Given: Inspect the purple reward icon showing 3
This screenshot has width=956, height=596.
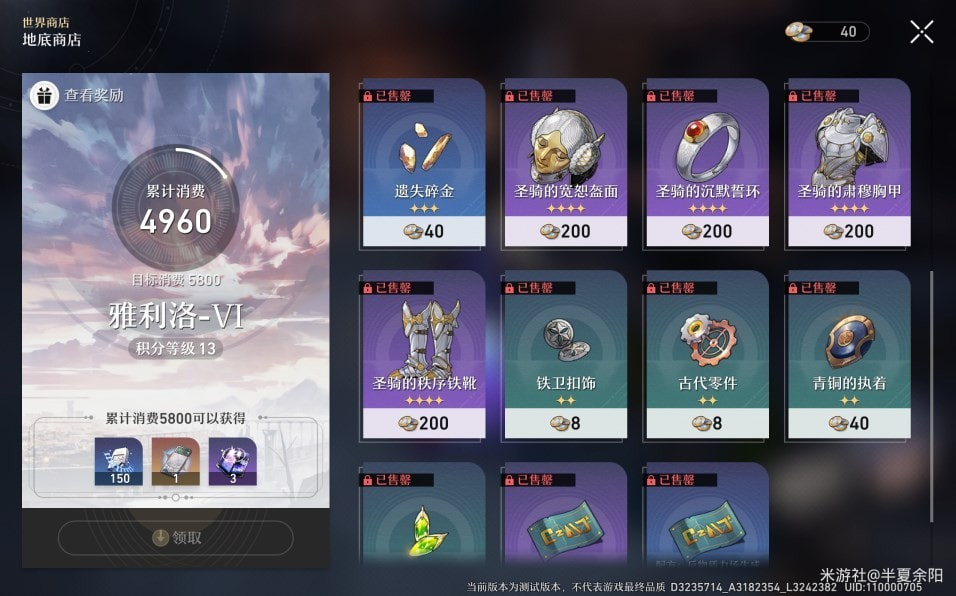Looking at the screenshot, I should coord(233,462).
